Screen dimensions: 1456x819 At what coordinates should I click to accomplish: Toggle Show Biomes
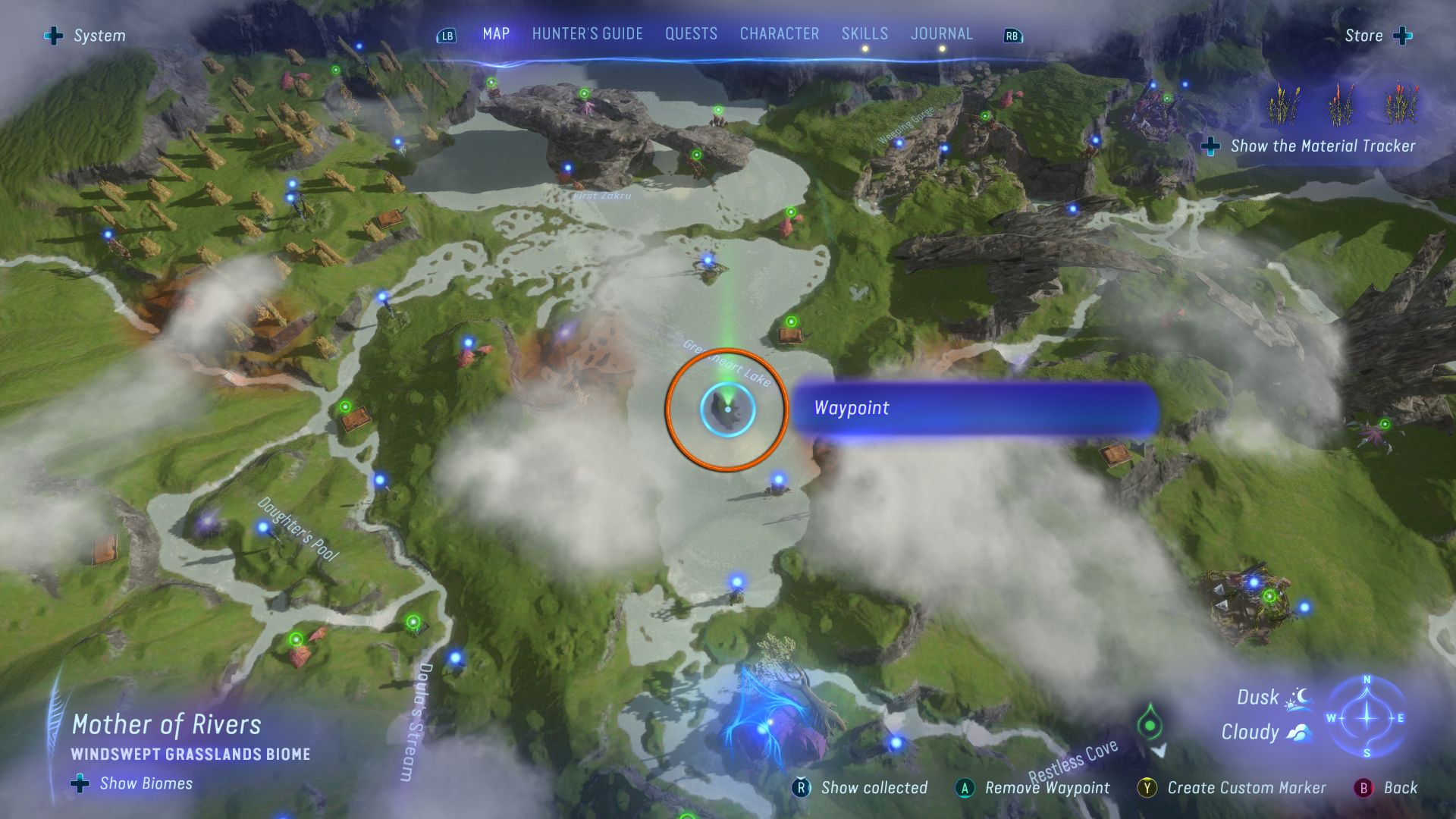tap(133, 783)
